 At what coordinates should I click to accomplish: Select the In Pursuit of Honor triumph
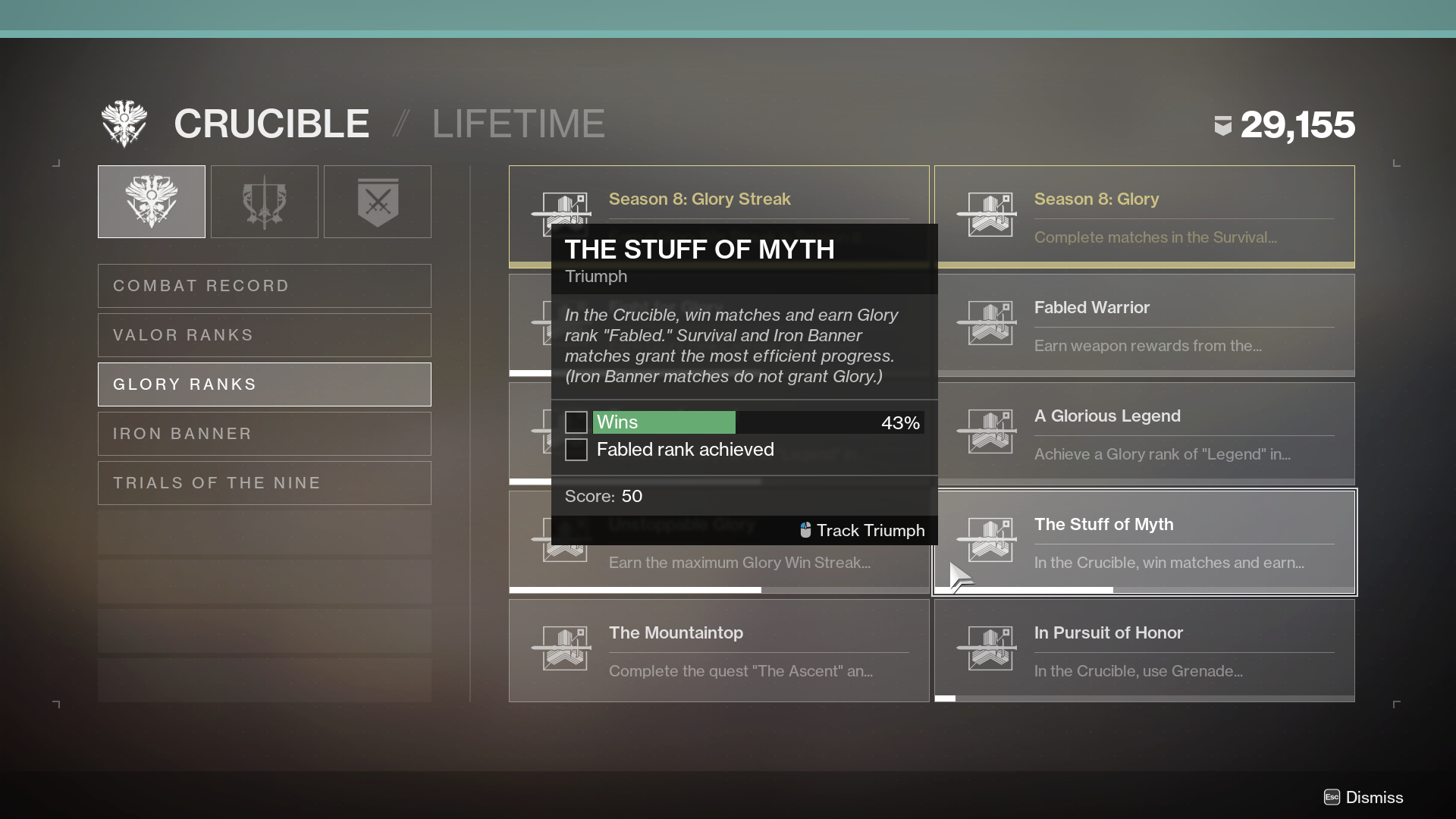1144,651
